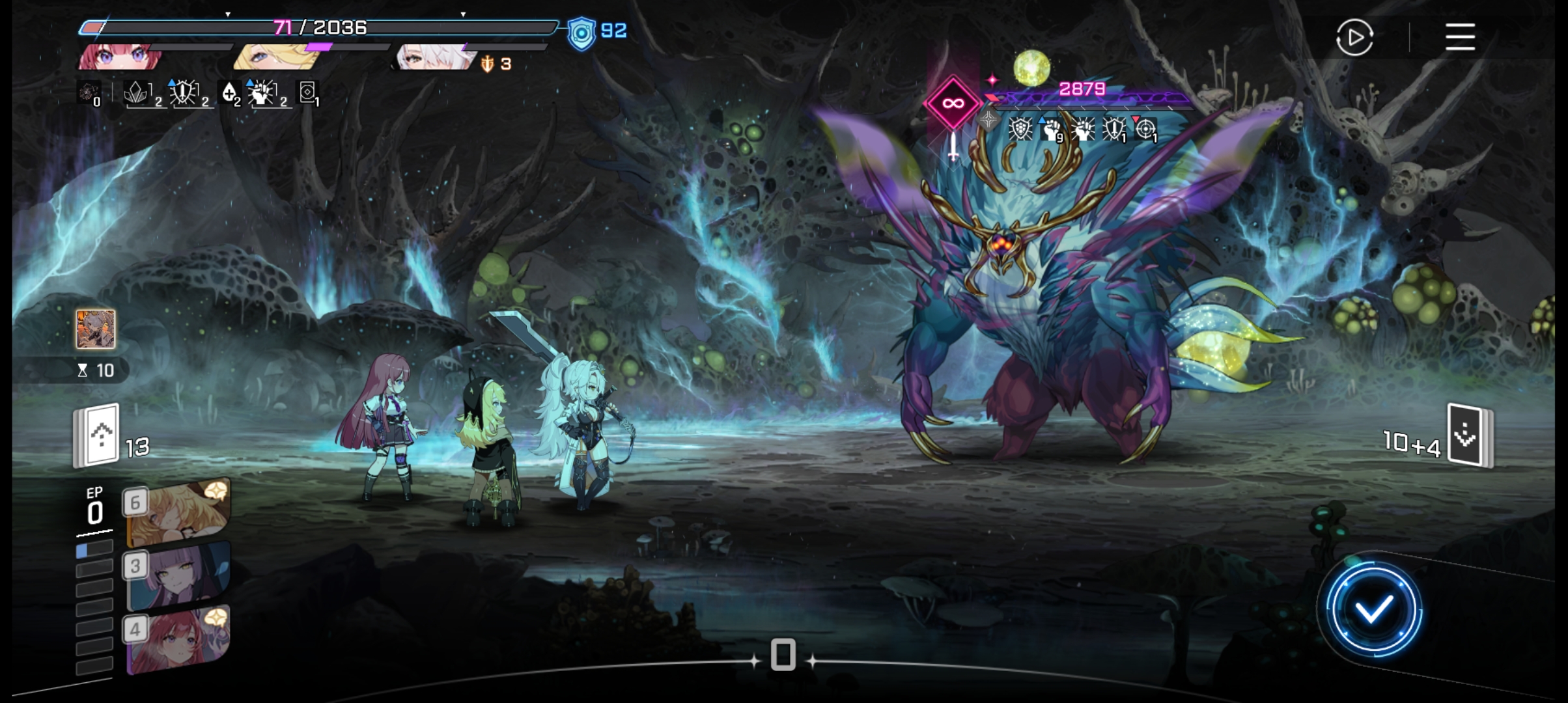The height and width of the screenshot is (703, 1568).
Task: Select the blonde character's cost 6 skill card
Action: pos(178,513)
